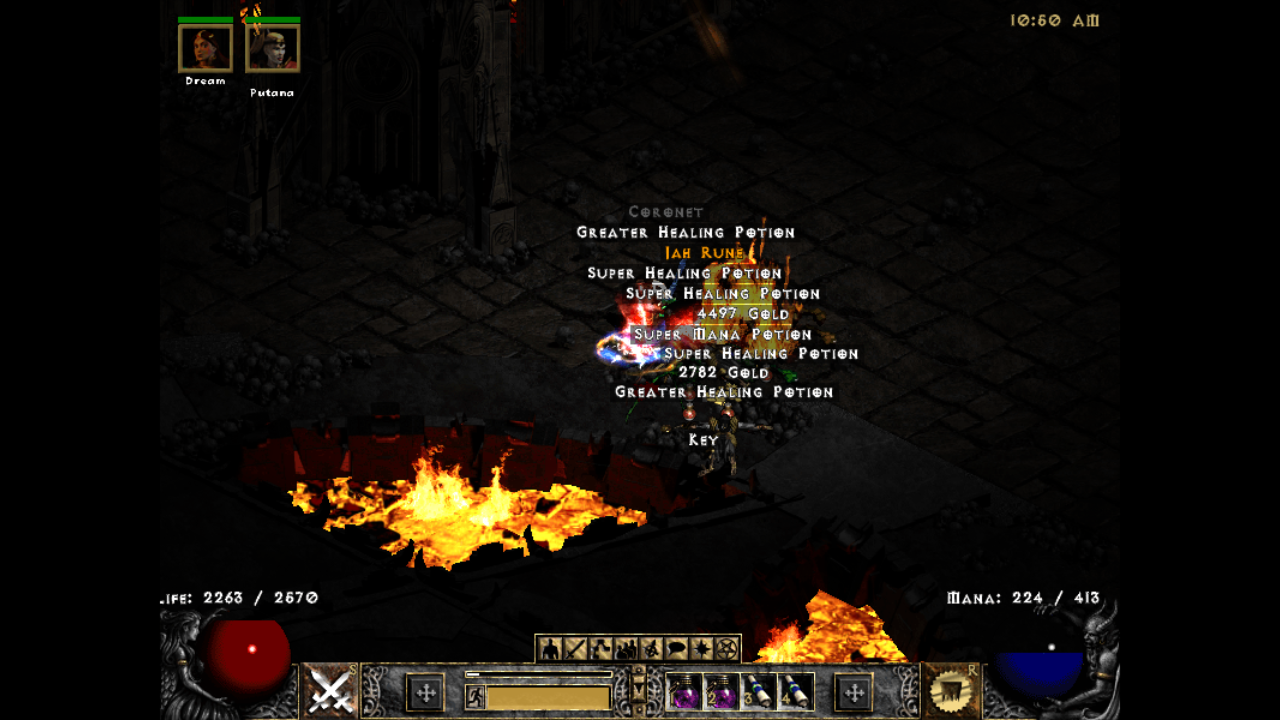Collapse the mini panel with the arrow button
The height and width of the screenshot is (720, 1280).
click(638, 686)
